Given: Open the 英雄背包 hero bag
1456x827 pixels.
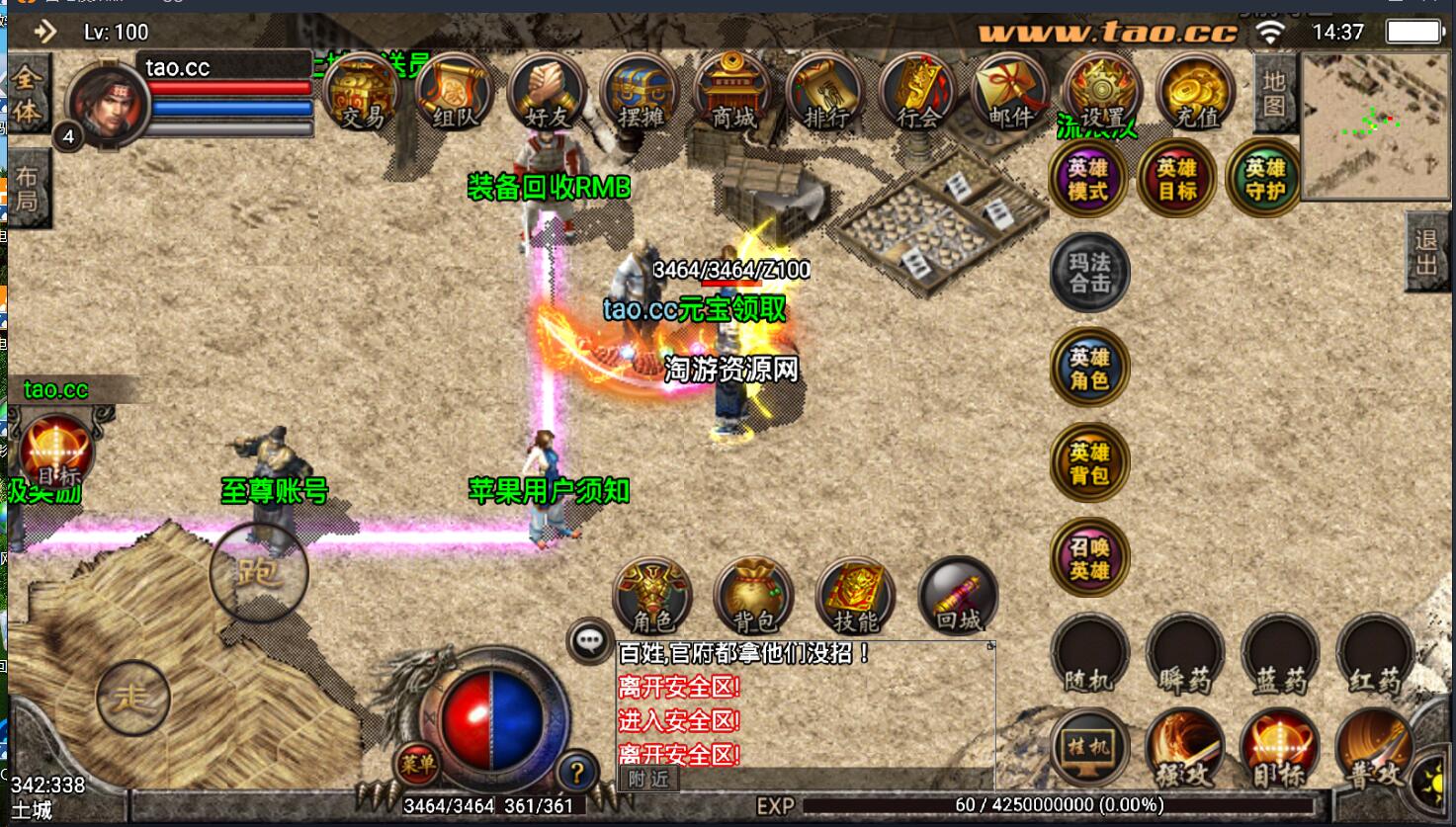Looking at the screenshot, I should point(1089,463).
